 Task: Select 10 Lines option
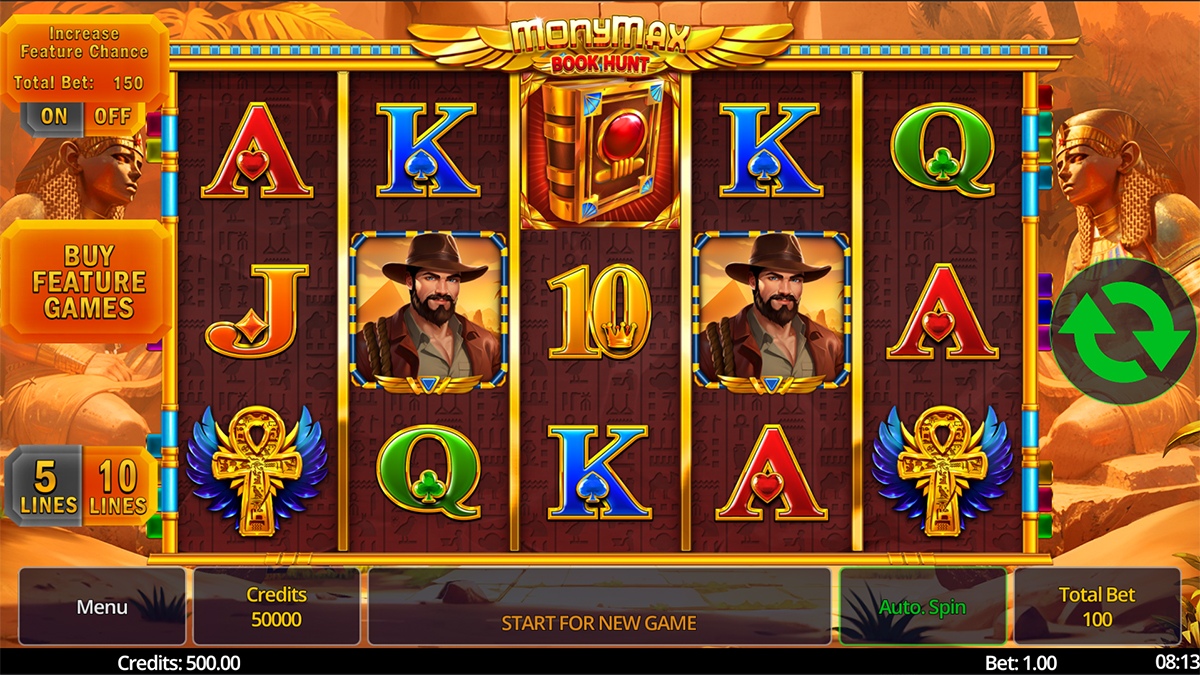(x=118, y=486)
